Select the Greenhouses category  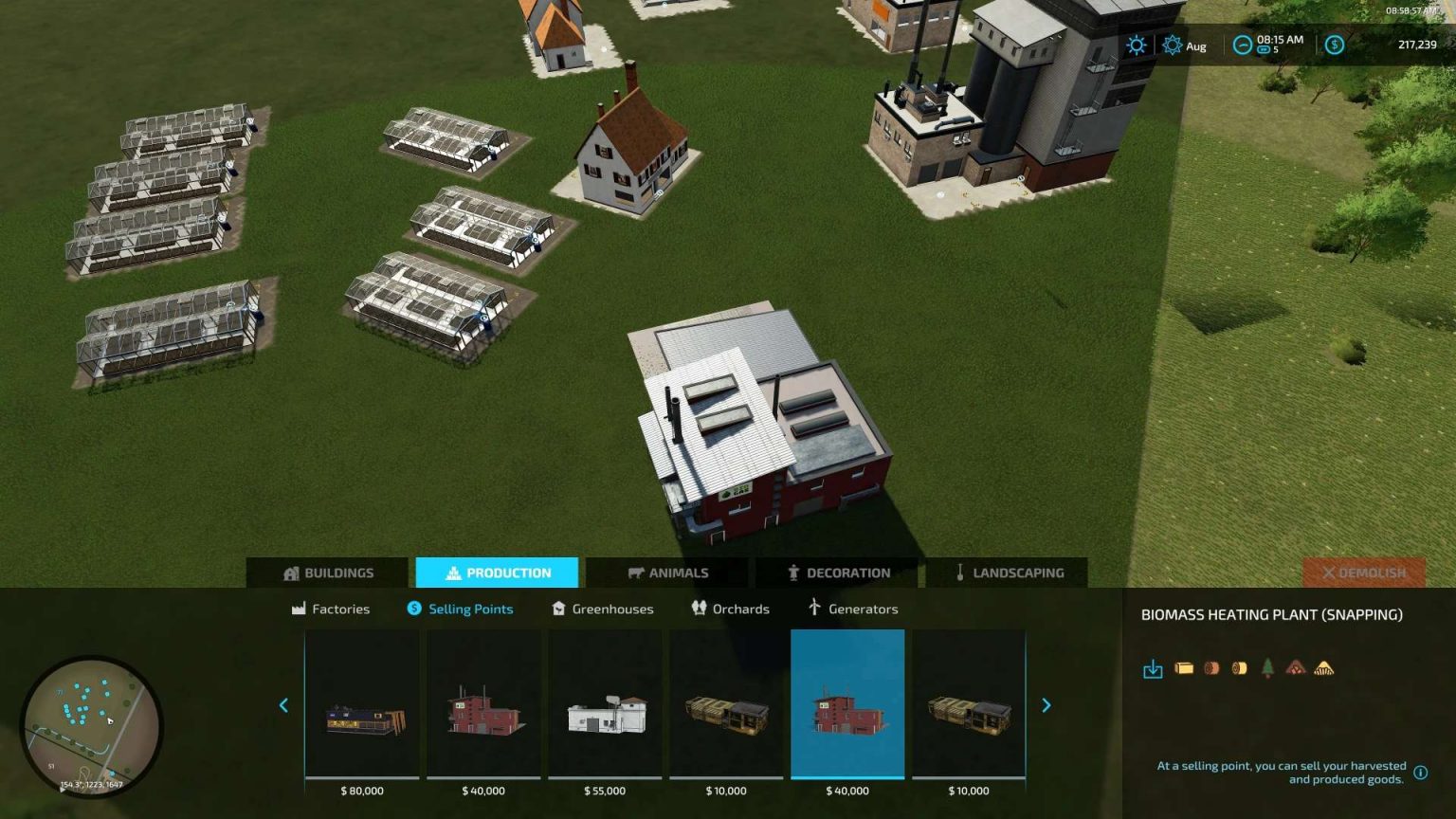tap(602, 609)
